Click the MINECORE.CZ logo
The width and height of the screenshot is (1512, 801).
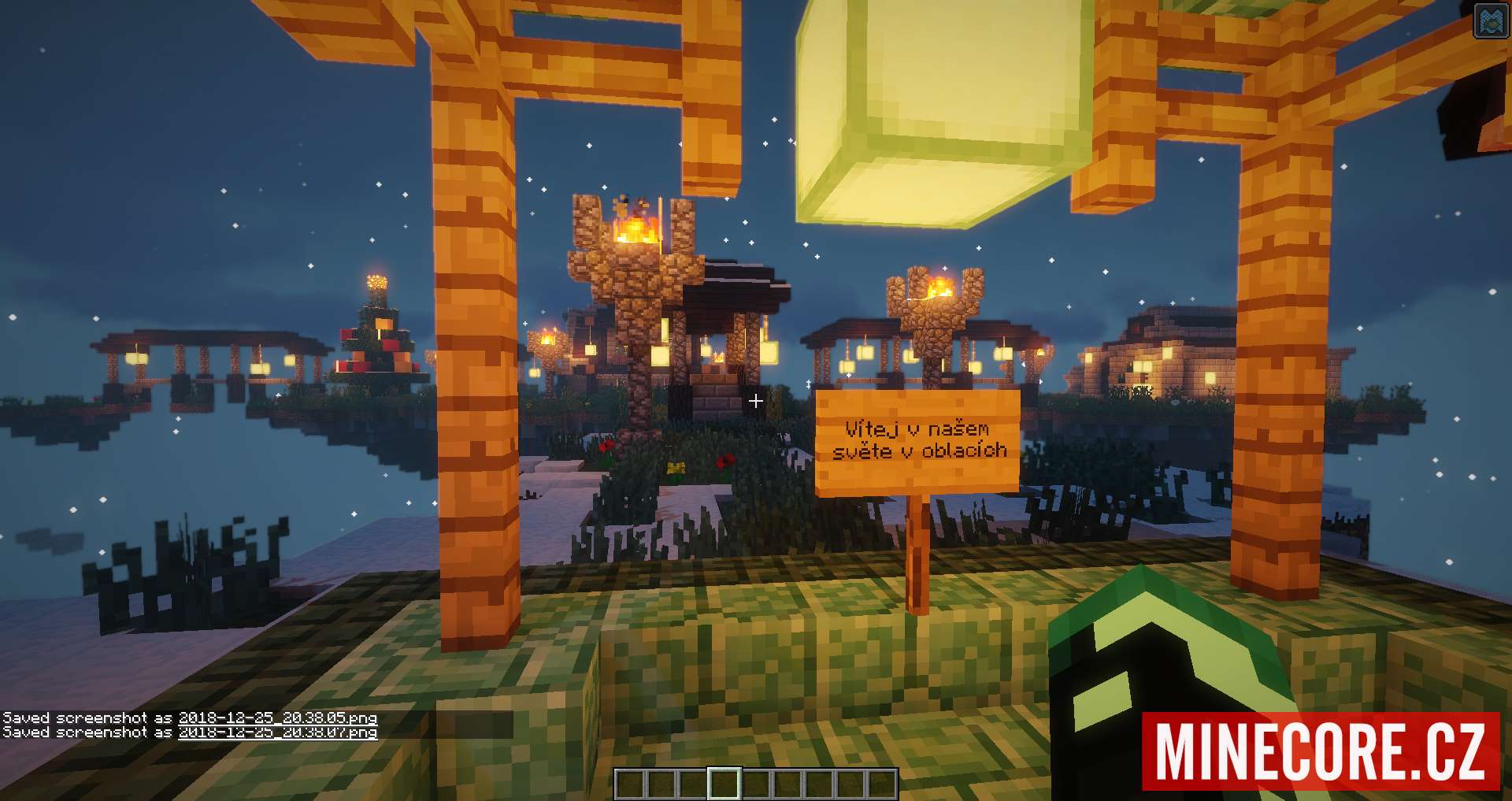[x=1321, y=751]
